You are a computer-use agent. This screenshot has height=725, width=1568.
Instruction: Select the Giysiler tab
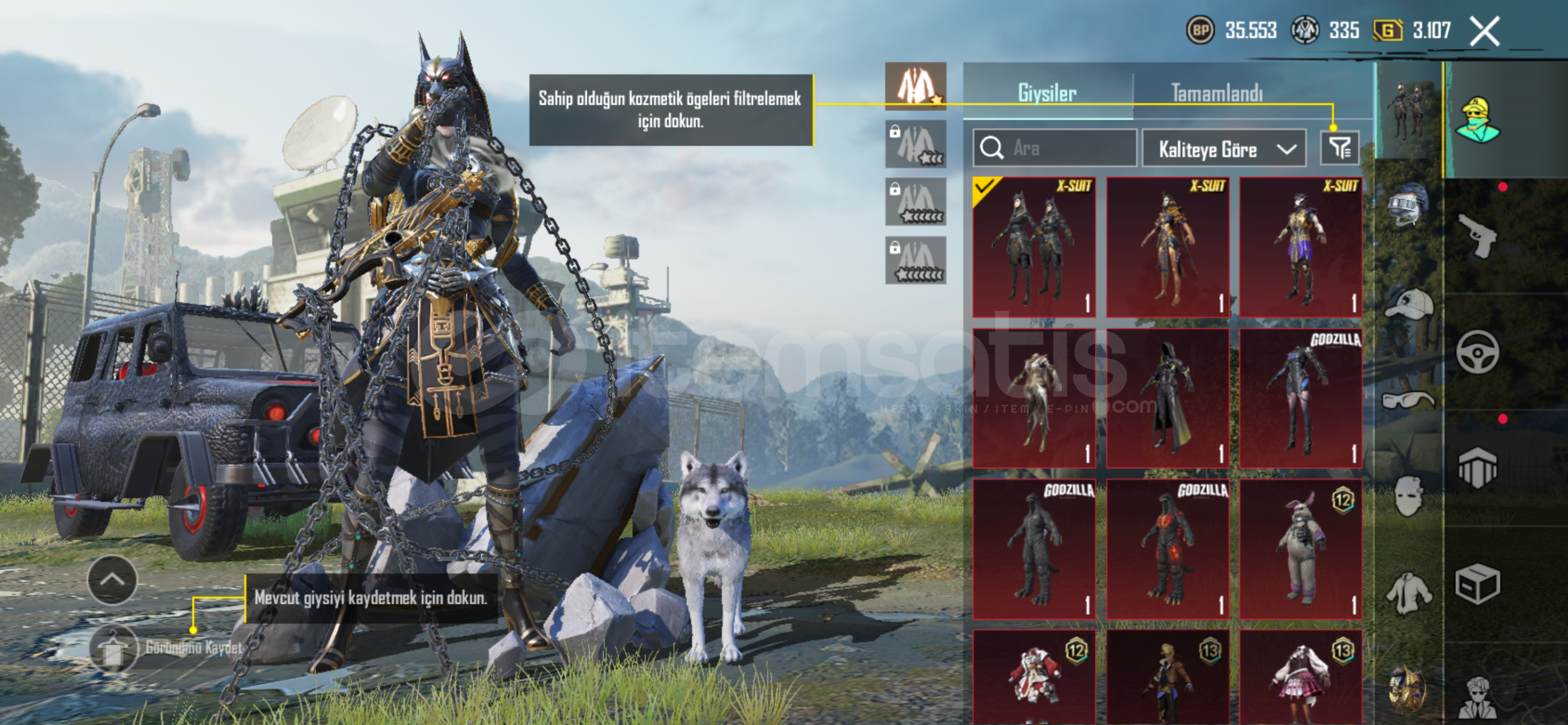1047,93
